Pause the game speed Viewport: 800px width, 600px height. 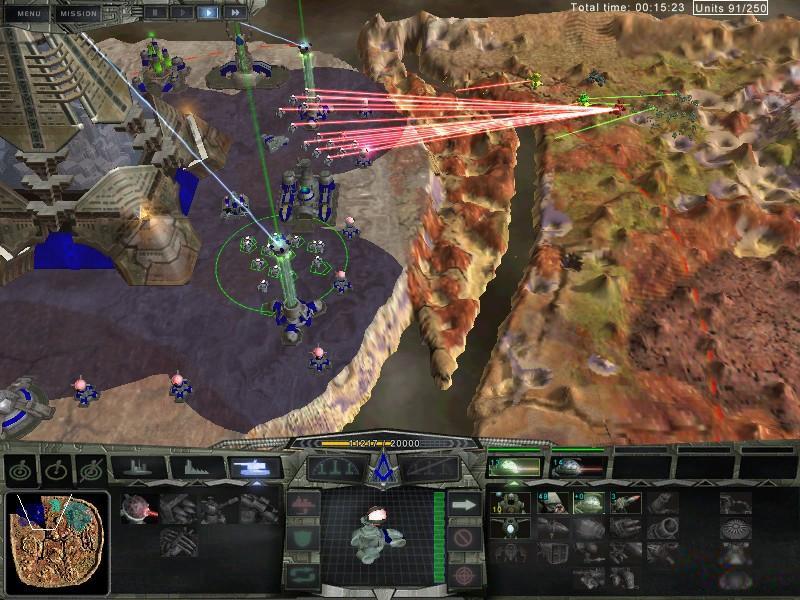pos(157,13)
